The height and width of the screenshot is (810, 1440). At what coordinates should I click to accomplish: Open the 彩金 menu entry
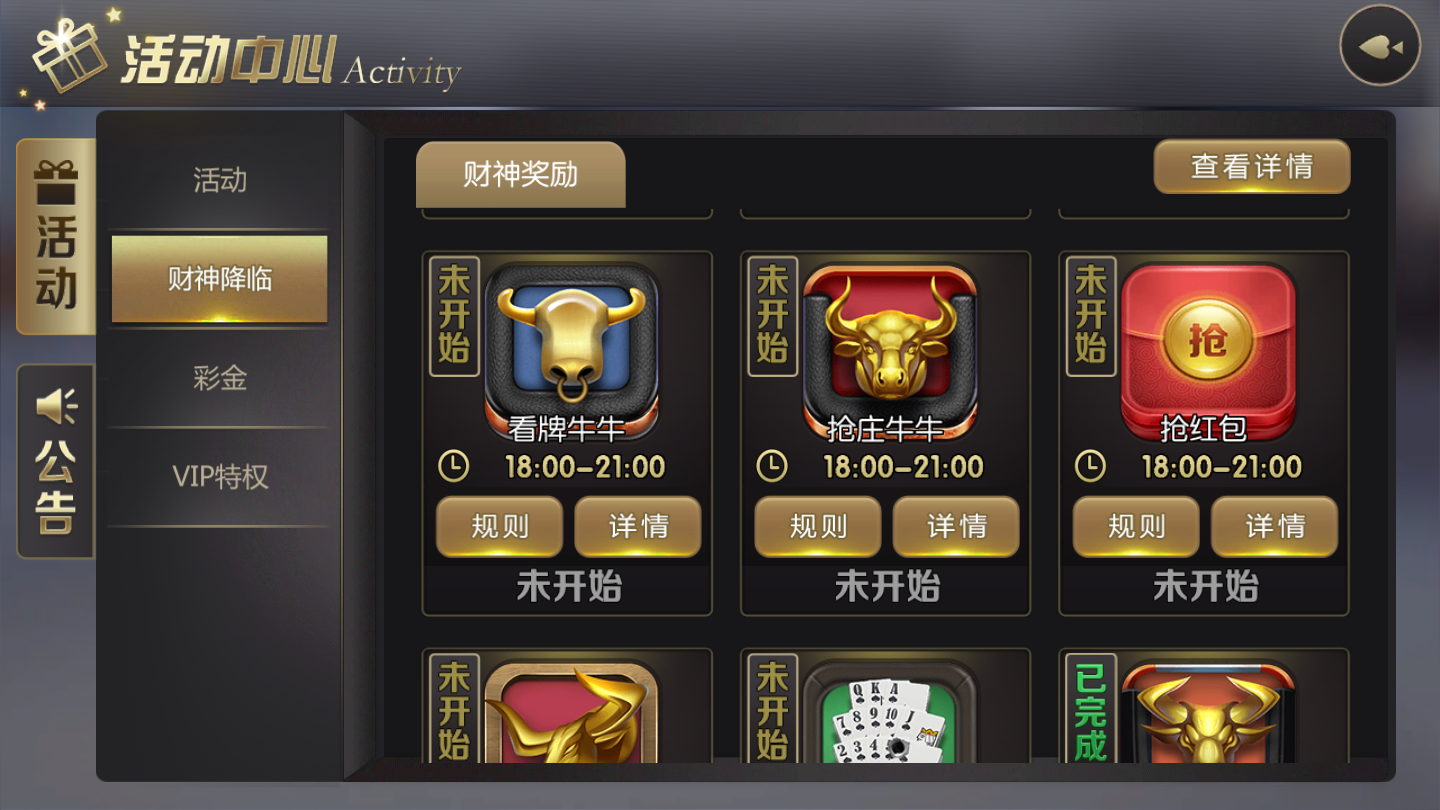(220, 378)
